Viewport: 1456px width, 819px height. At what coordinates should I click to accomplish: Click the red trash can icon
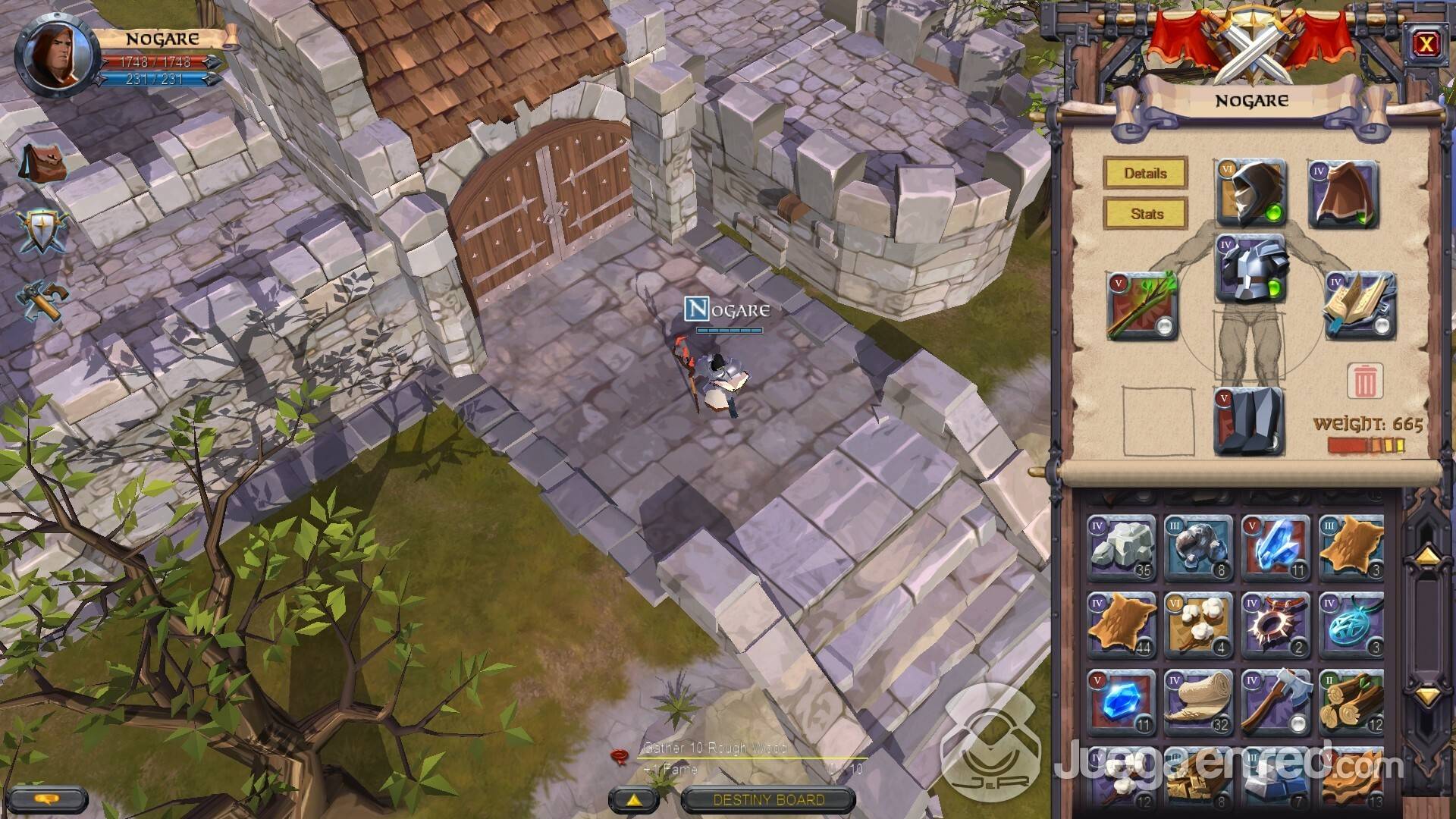[1364, 381]
